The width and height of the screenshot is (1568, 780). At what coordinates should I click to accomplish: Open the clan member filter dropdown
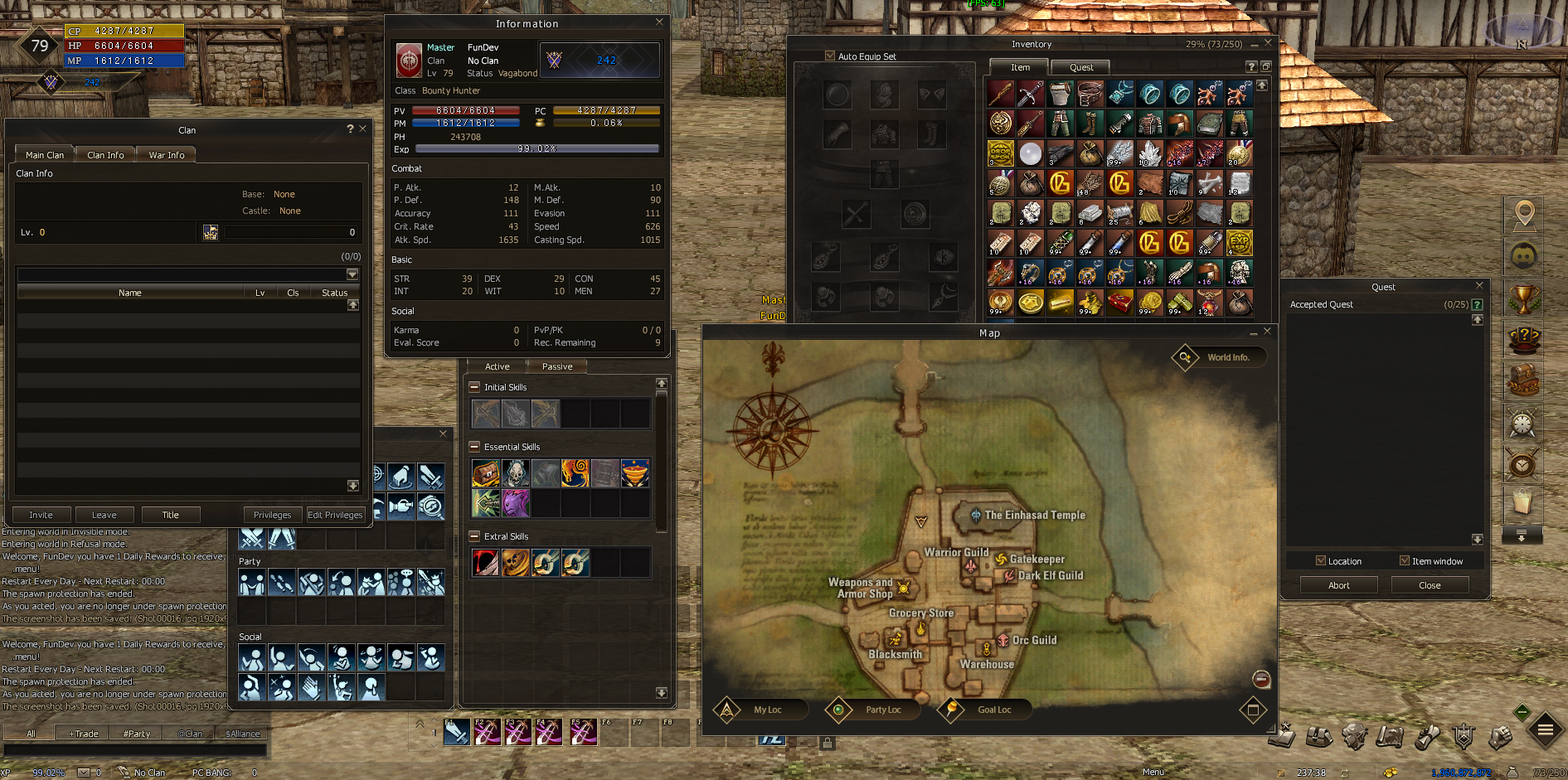pyautogui.click(x=352, y=274)
